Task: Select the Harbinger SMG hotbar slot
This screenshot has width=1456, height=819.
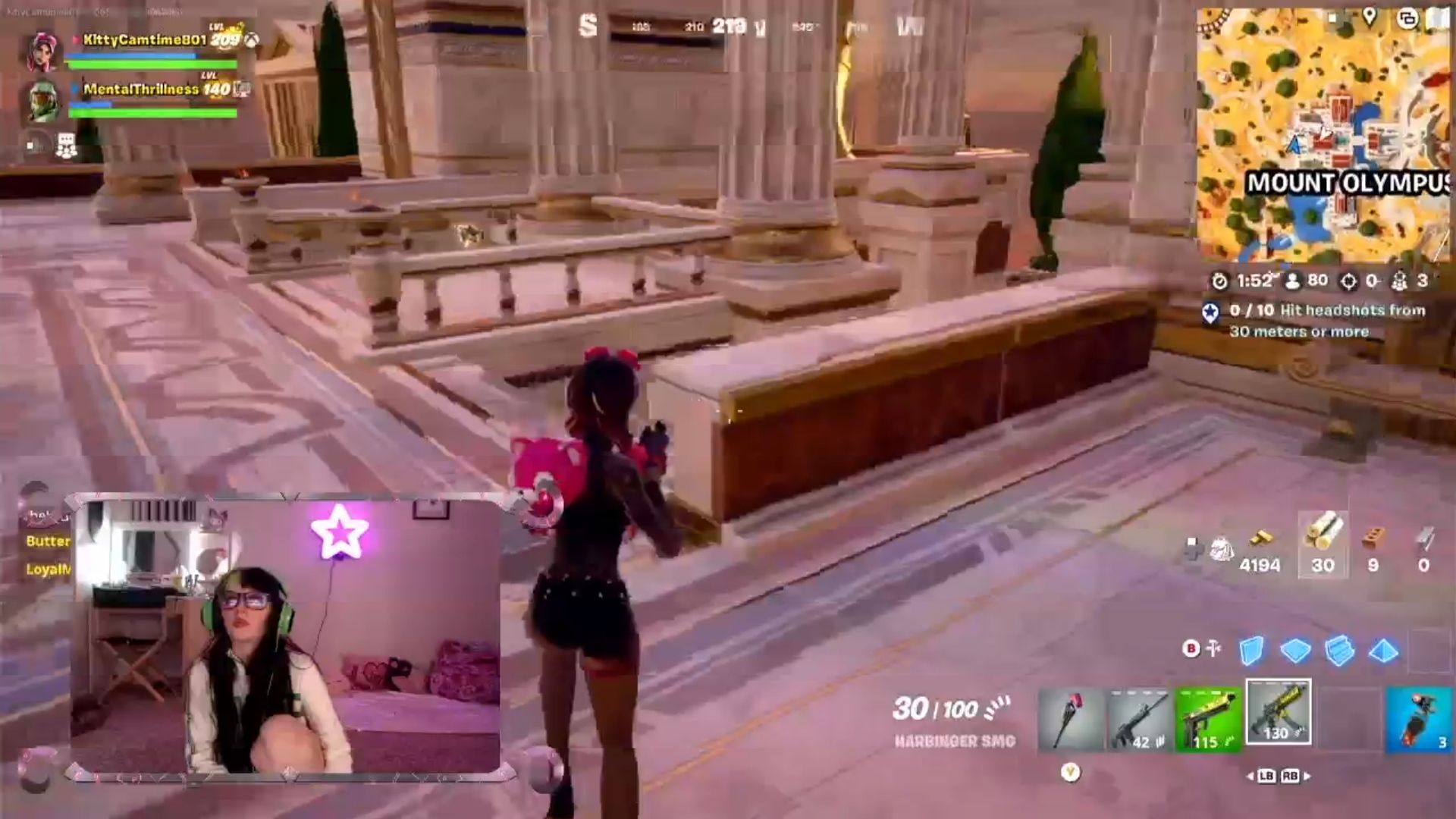Action: [x=1278, y=713]
